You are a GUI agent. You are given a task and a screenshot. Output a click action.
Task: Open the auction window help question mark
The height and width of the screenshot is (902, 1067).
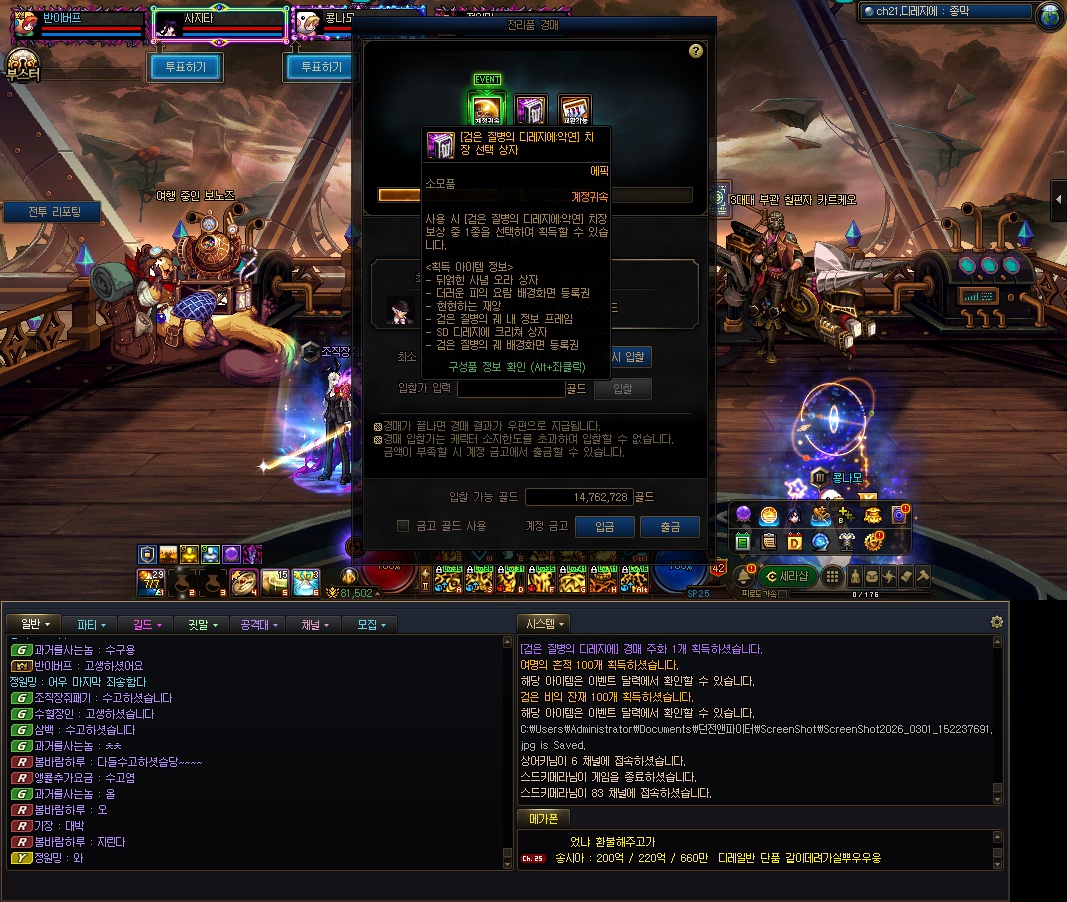[x=696, y=51]
